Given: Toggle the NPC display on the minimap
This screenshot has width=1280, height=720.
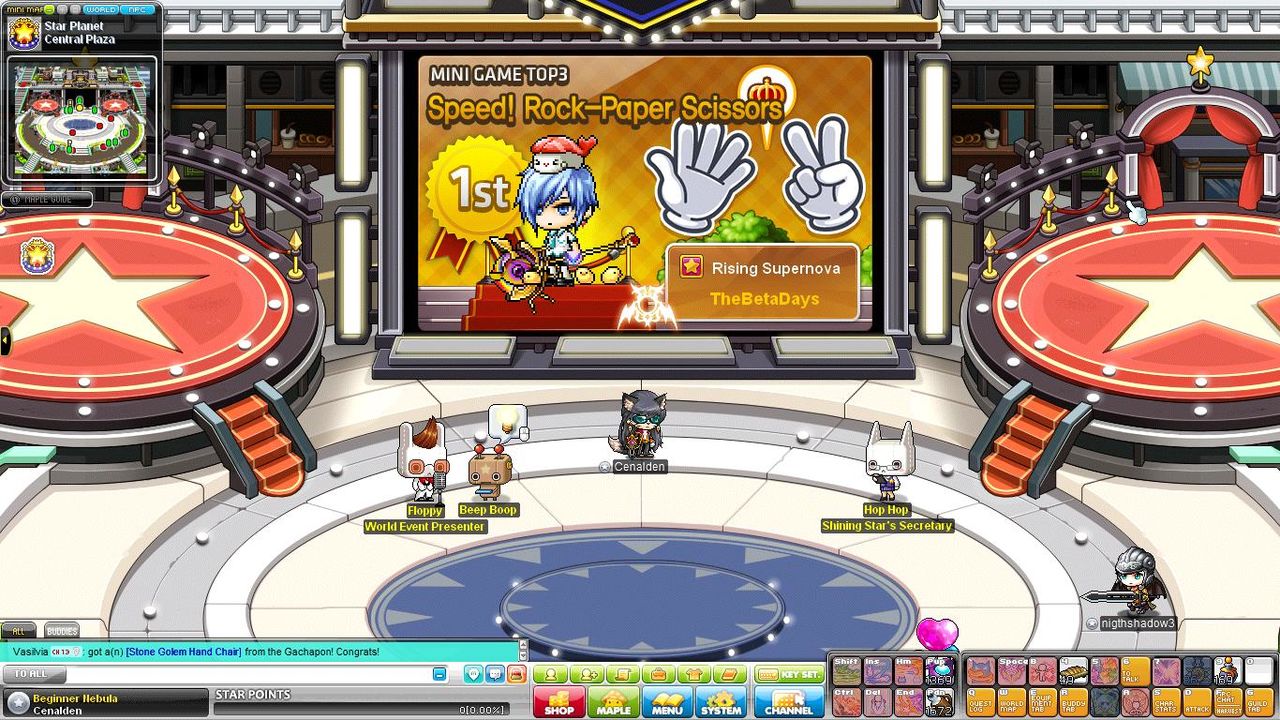Looking at the screenshot, I should 136,10.
